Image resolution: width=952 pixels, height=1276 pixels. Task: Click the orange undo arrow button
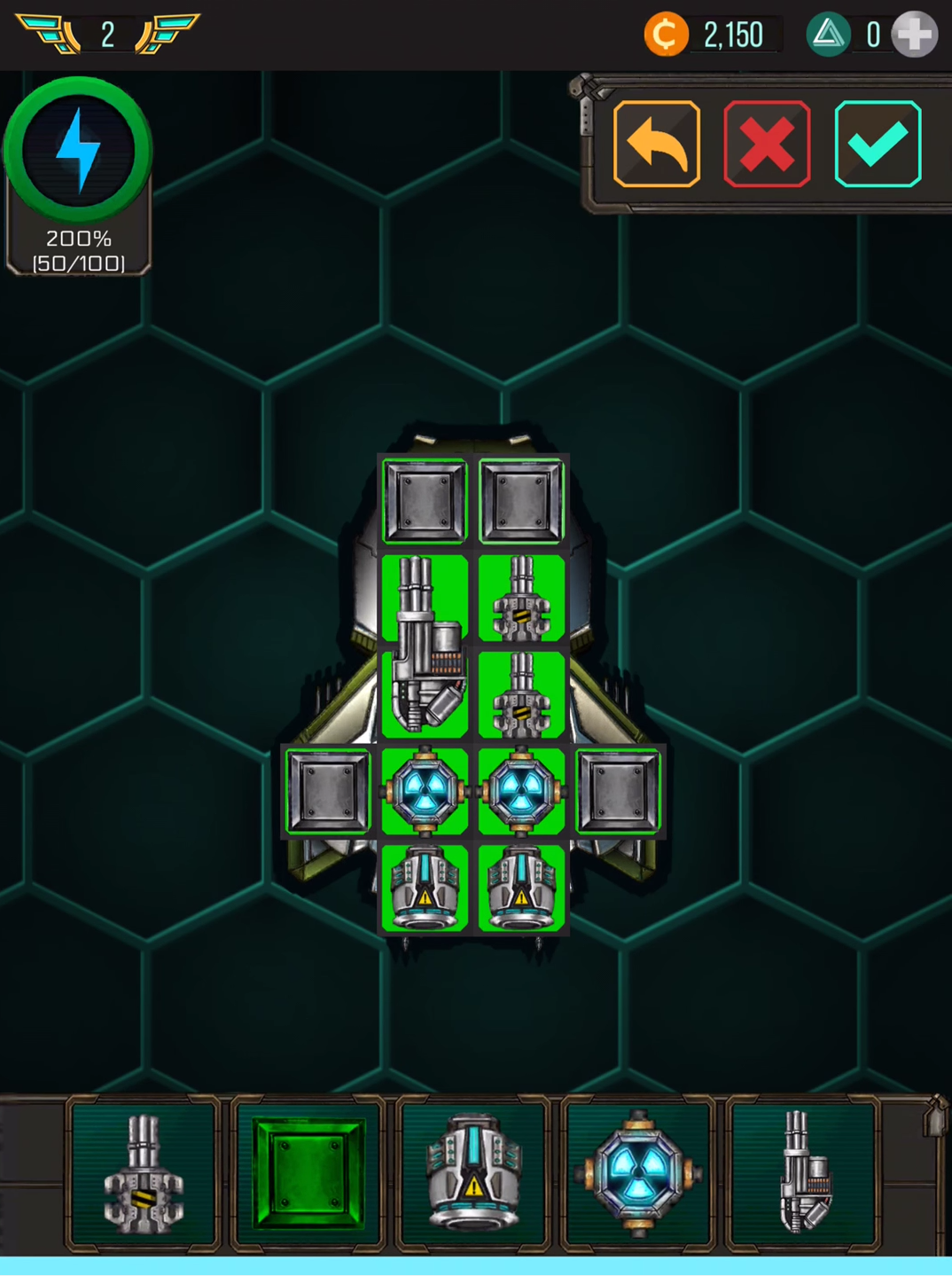(x=656, y=144)
